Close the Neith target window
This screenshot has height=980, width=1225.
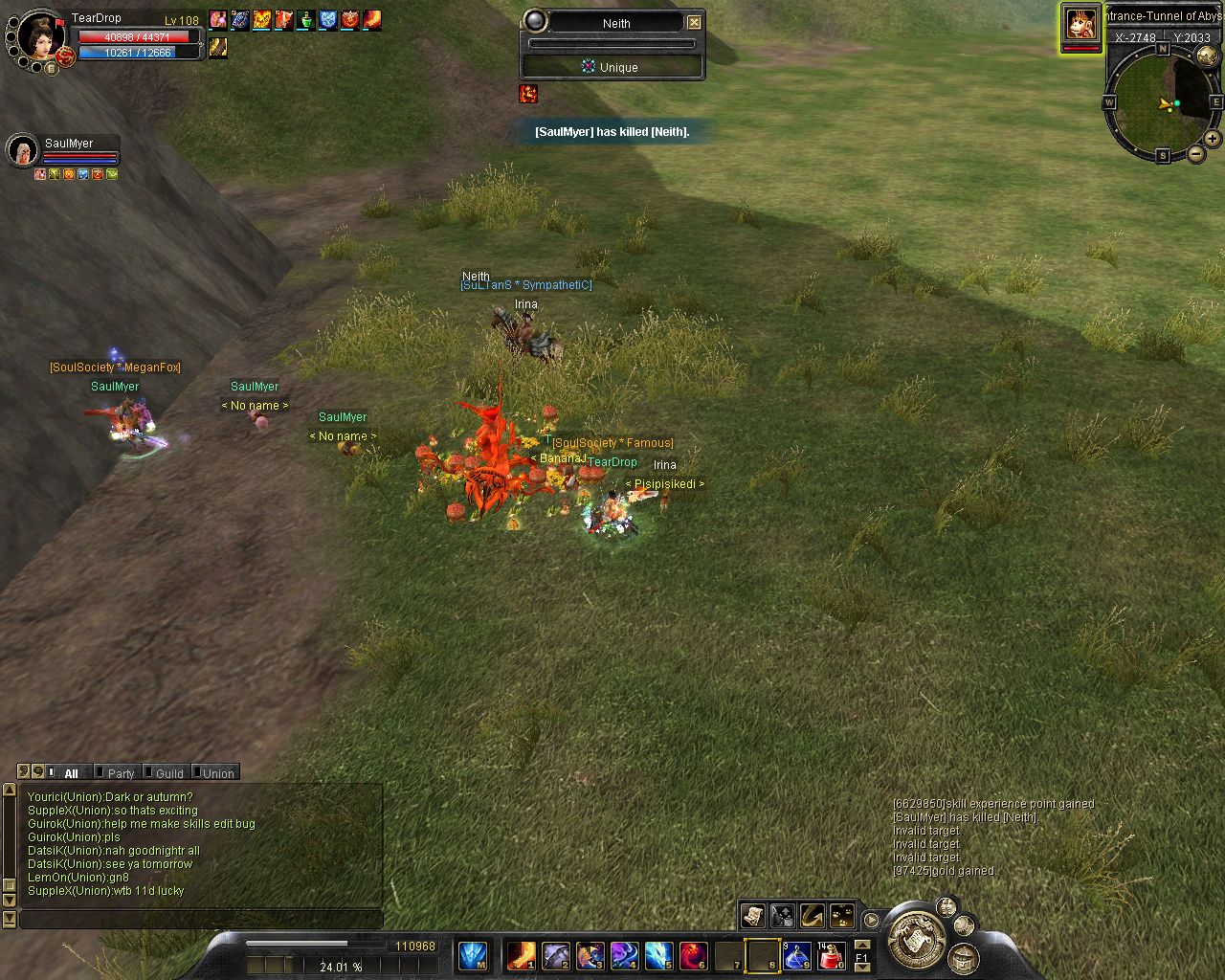point(694,23)
